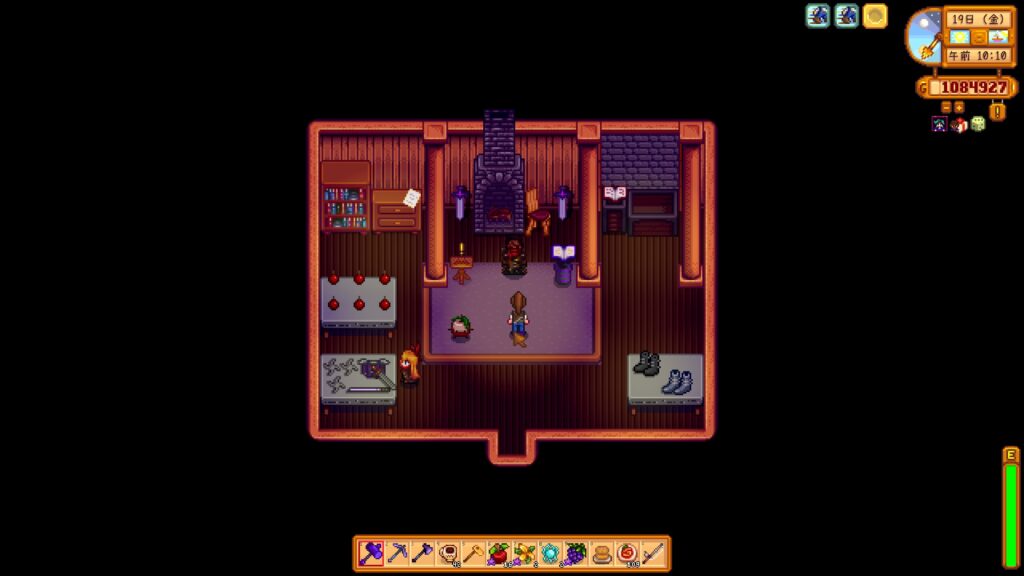Click the zoom out minus button
The width and height of the screenshot is (1024, 576).
tap(946, 107)
